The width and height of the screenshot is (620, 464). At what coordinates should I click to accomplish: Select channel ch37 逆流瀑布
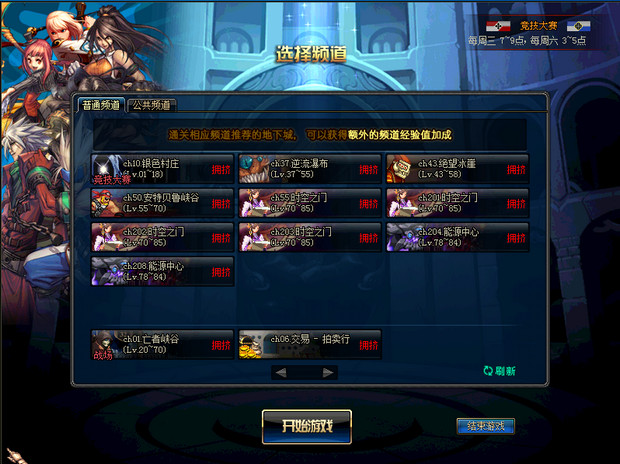coord(310,168)
